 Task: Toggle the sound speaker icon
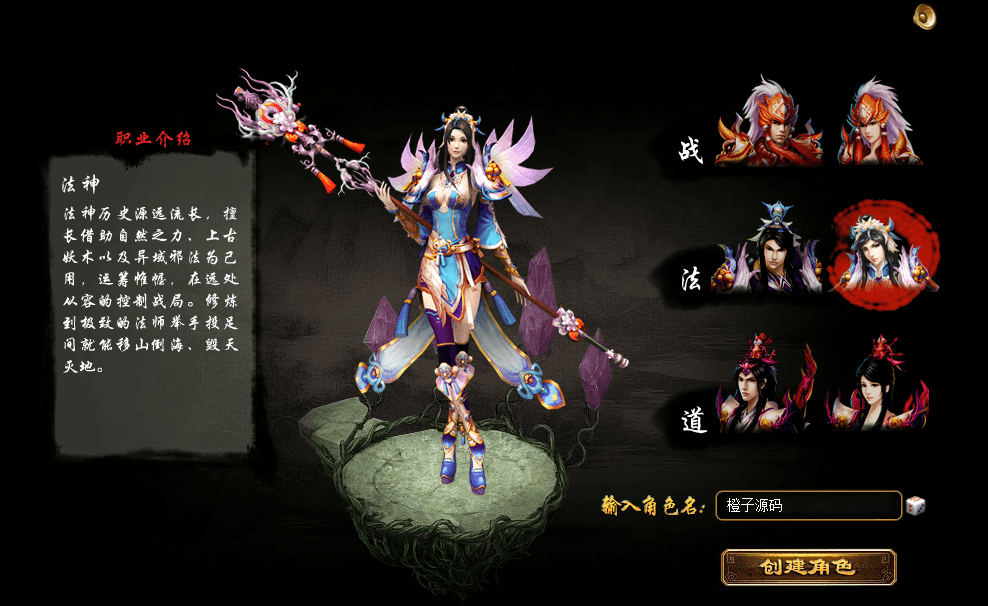[x=925, y=16]
